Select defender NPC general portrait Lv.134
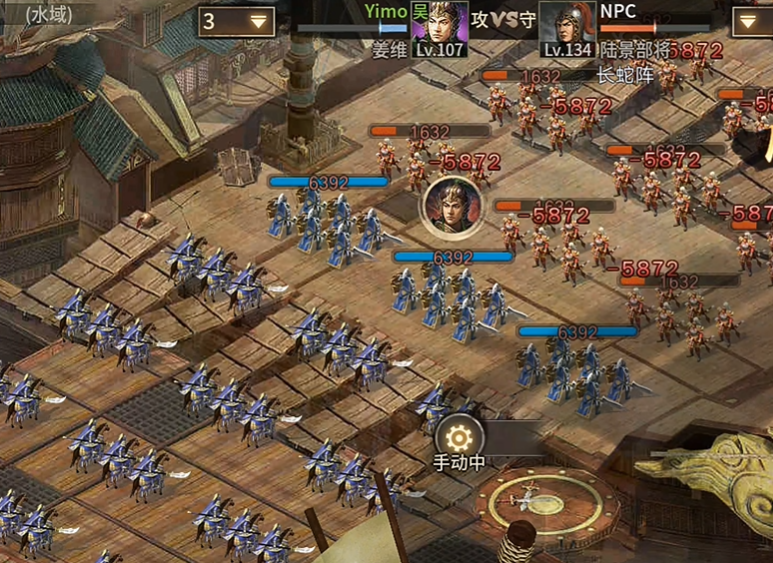Screen dimensions: 773x563 click(x=567, y=22)
